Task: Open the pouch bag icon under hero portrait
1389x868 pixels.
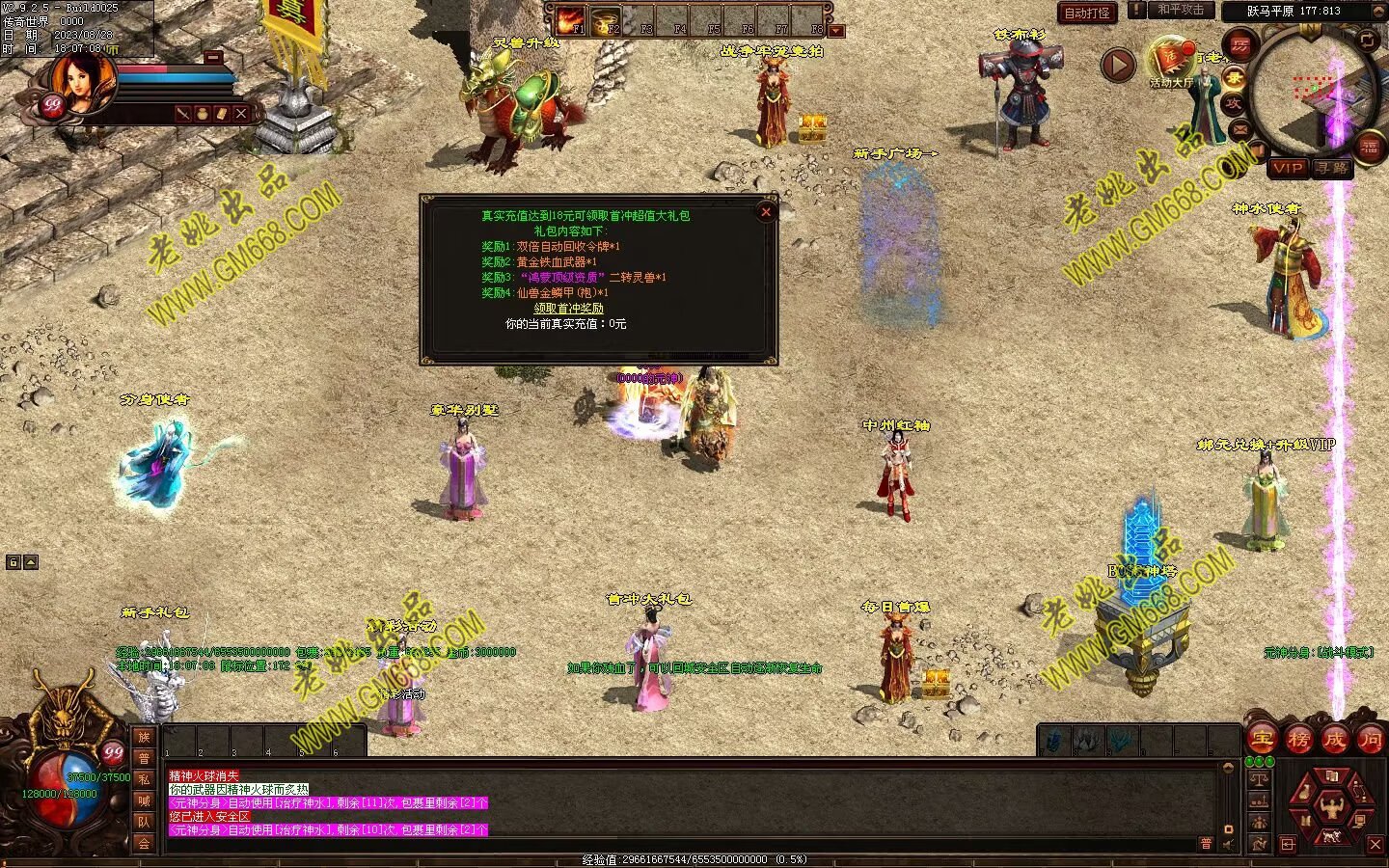Action: click(203, 114)
